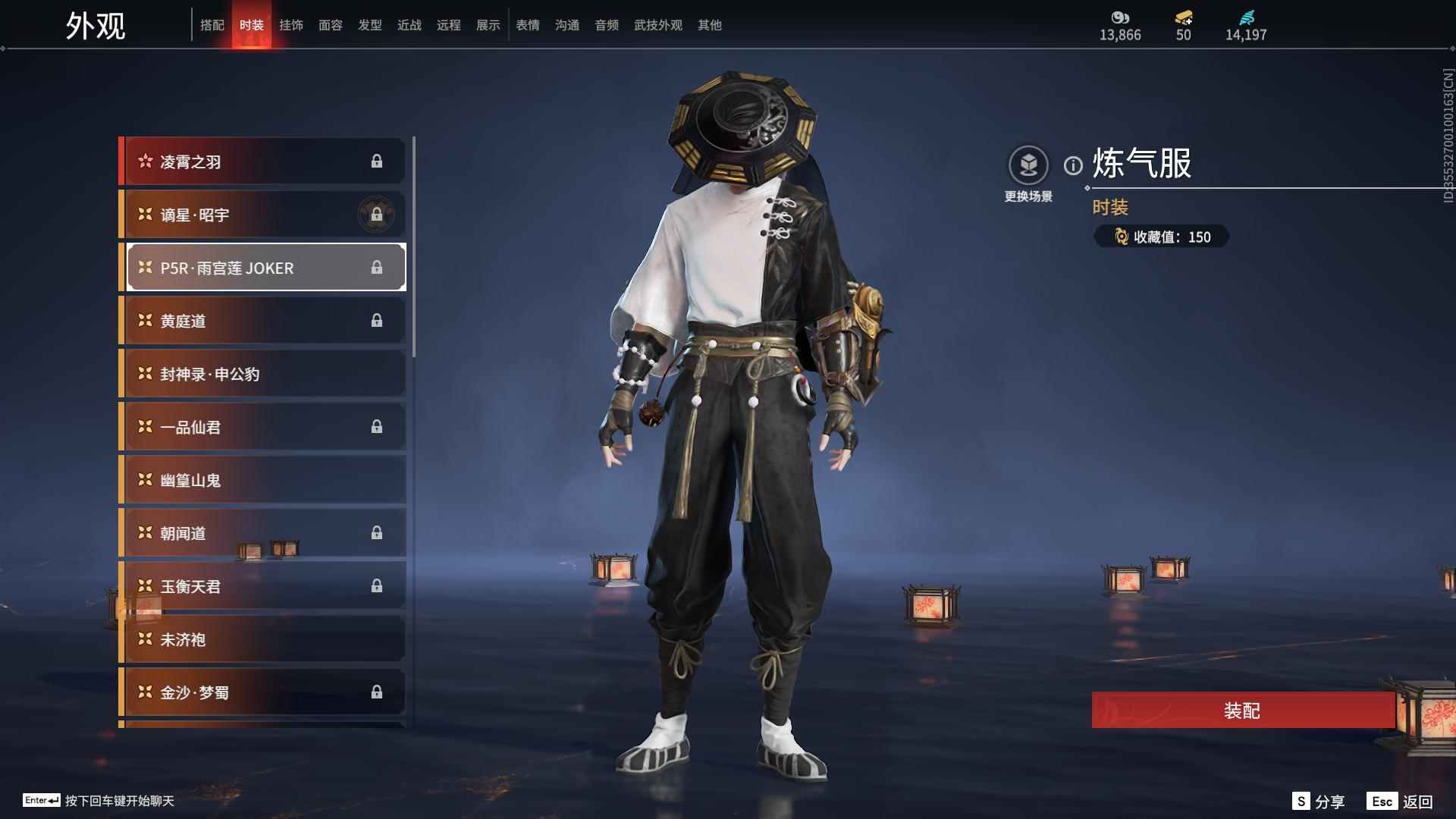Go to the 发型 hairstyle tab
Image resolution: width=1456 pixels, height=819 pixels.
point(370,25)
